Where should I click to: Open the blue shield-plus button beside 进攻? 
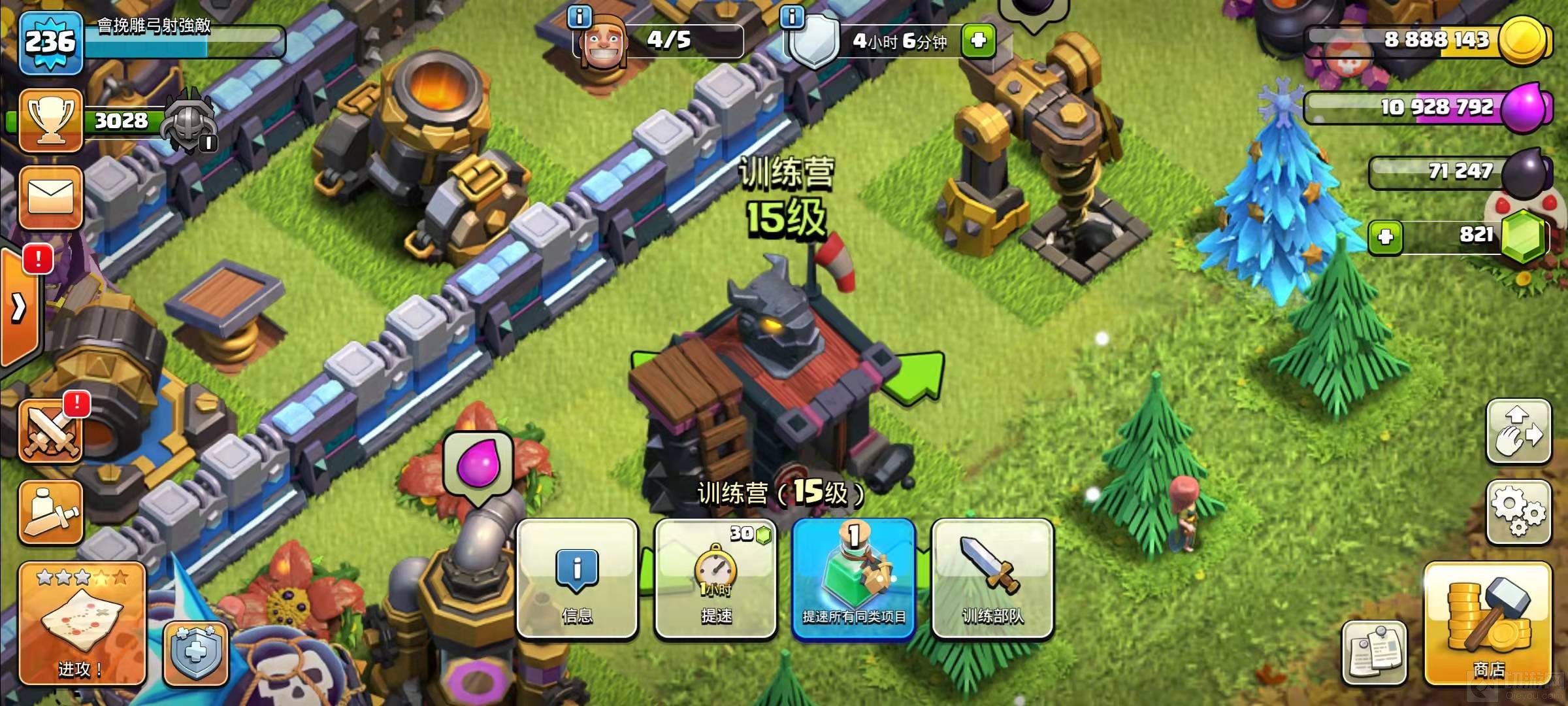click(x=195, y=652)
